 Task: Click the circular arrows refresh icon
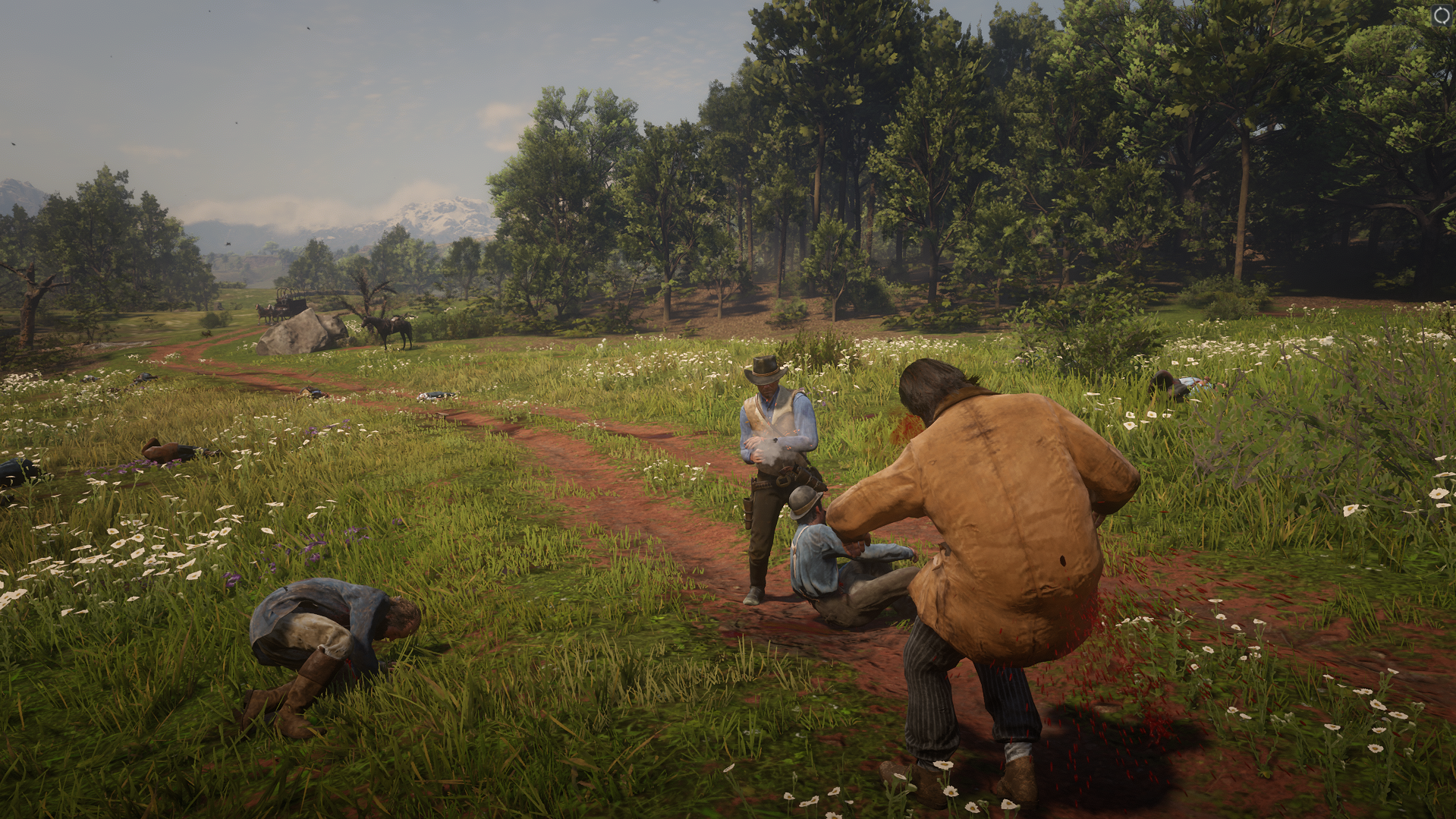coord(1442,15)
